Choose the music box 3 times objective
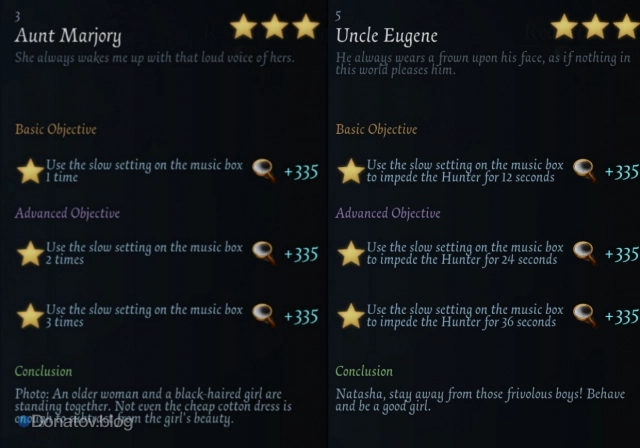Screen dimensions: 640x448 click(144, 316)
